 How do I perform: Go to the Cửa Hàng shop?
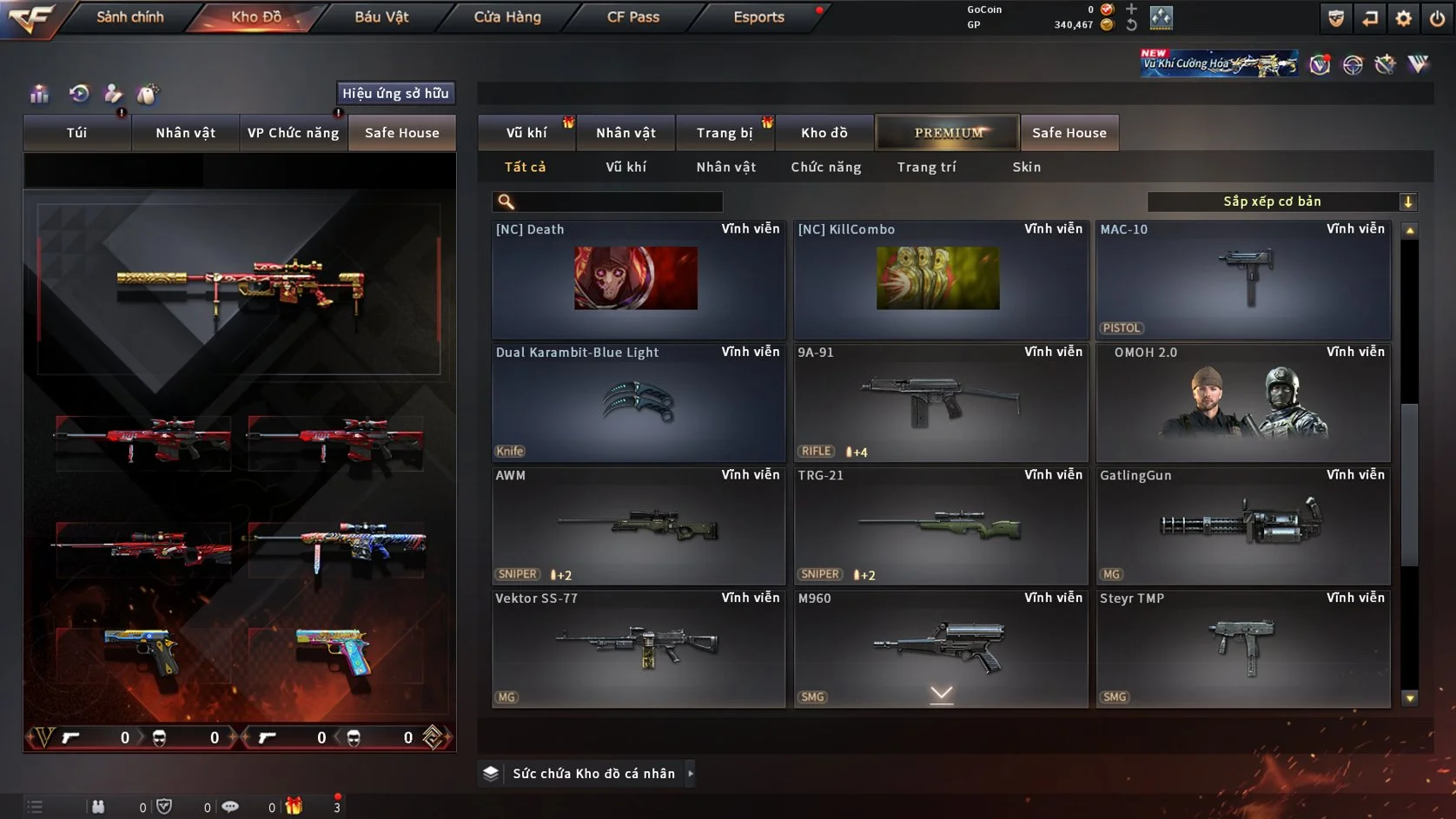point(506,17)
